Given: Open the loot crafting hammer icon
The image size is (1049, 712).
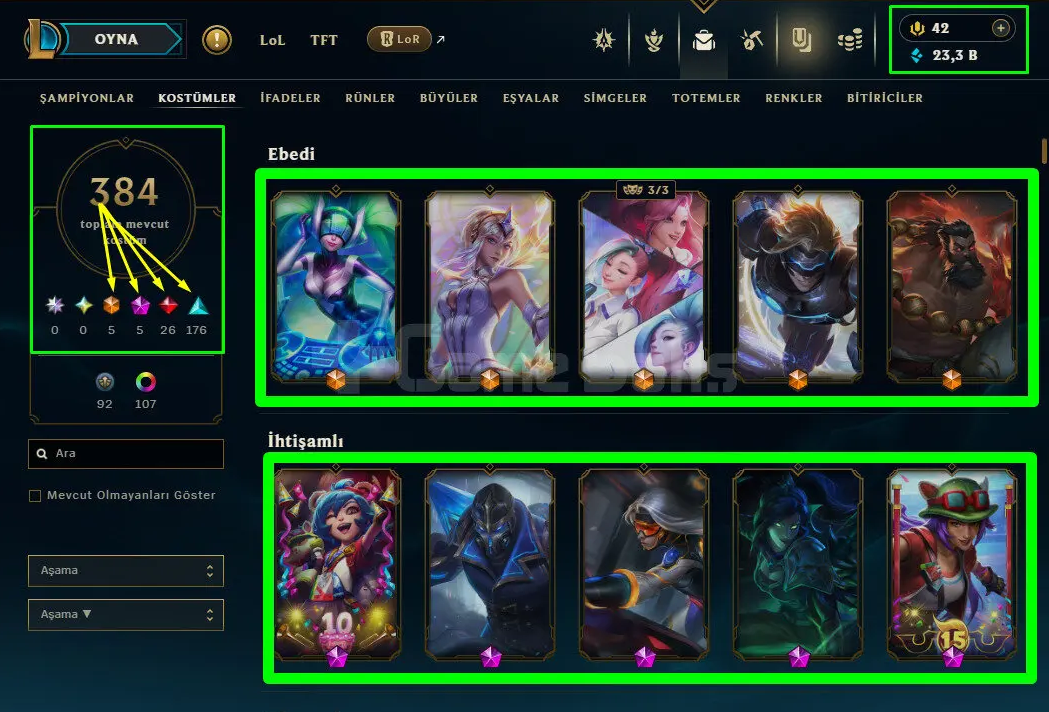Looking at the screenshot, I should [752, 41].
